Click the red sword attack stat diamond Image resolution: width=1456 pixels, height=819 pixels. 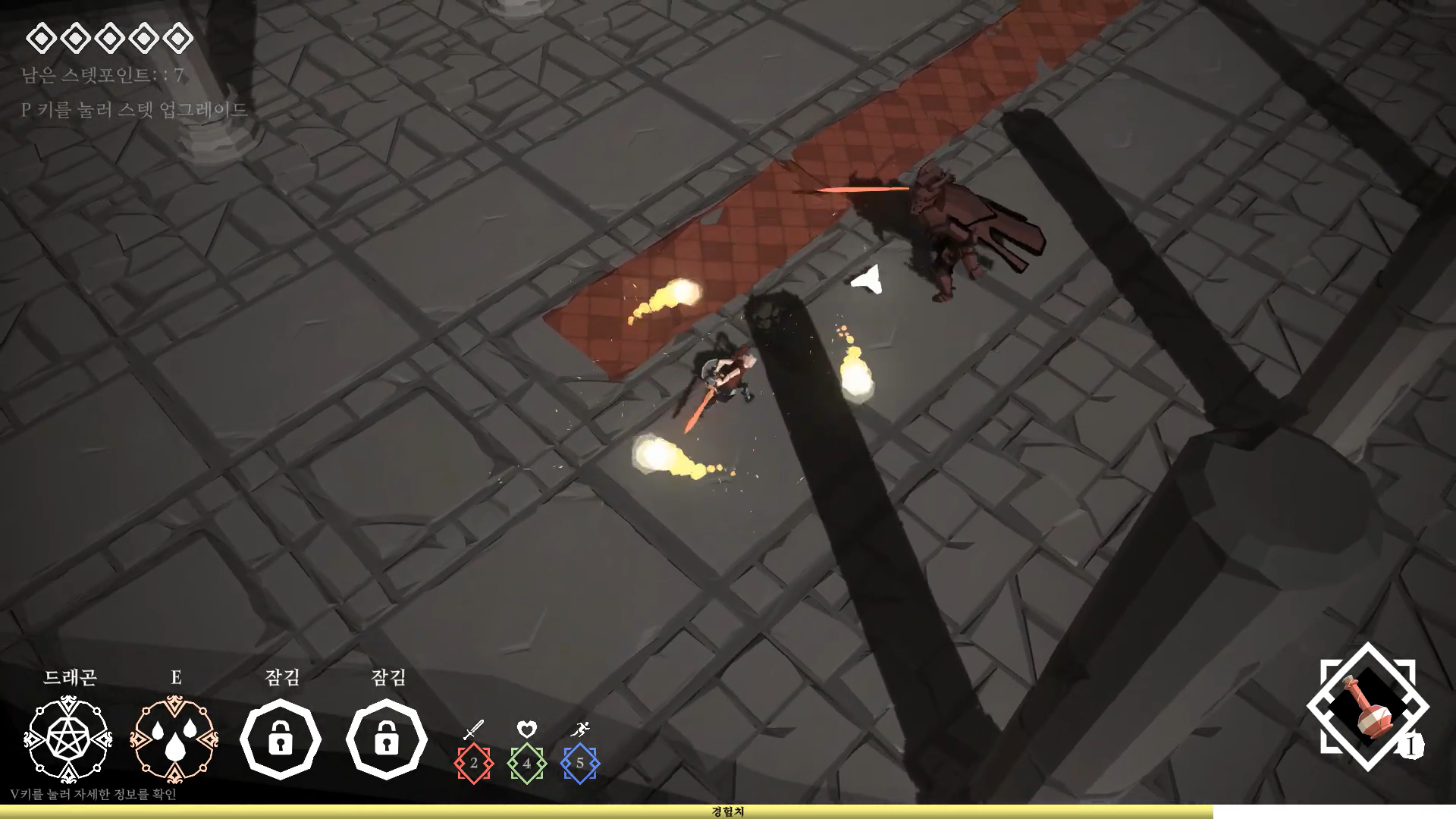pos(474,763)
